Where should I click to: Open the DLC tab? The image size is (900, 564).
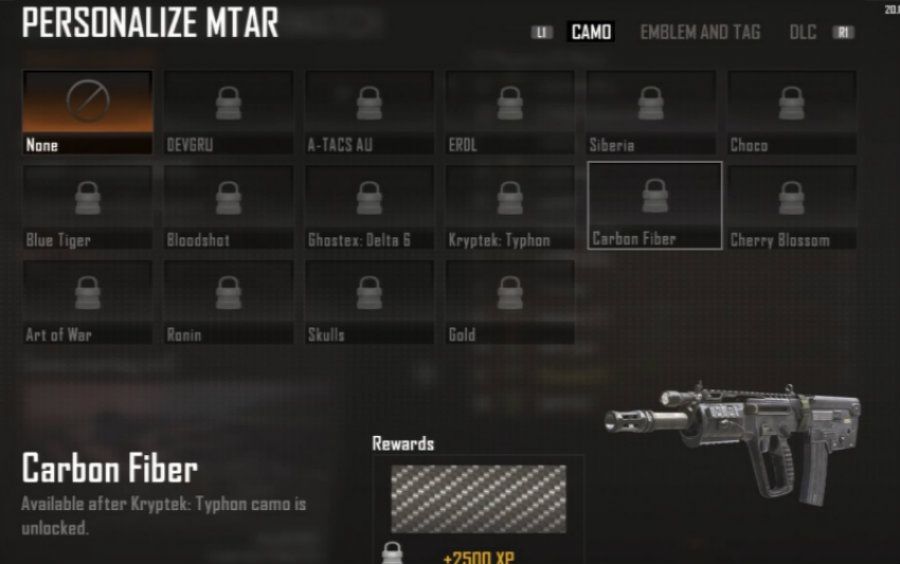click(803, 32)
